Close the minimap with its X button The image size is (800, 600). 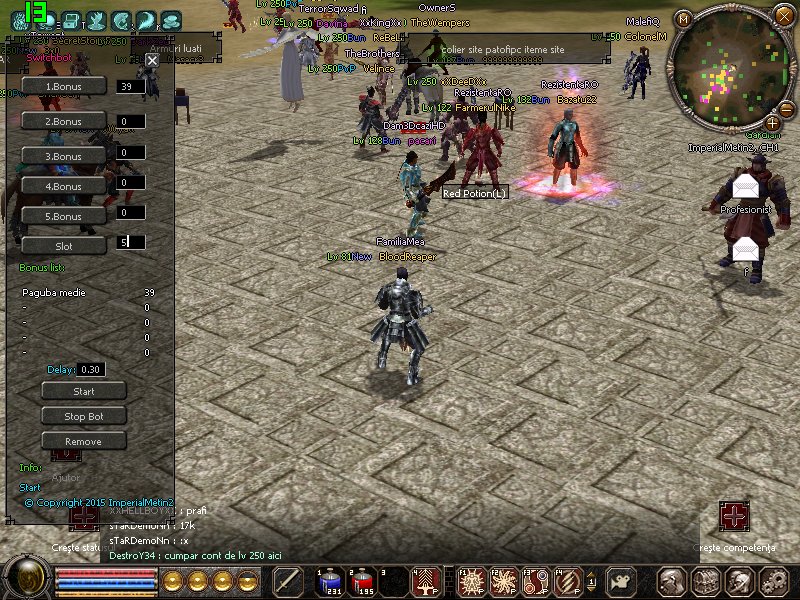(786, 17)
